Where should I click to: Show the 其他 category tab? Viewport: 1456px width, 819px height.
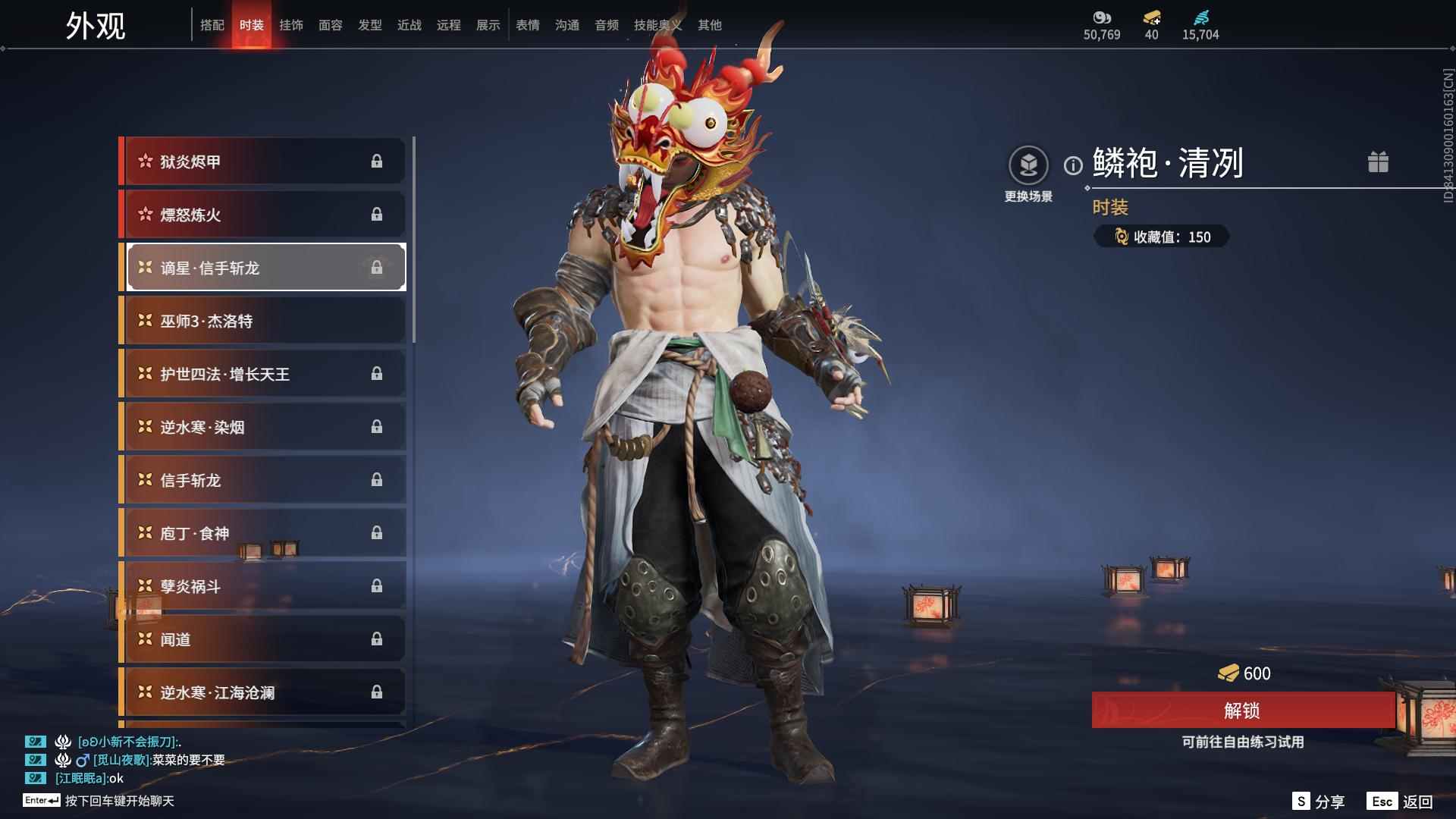point(710,25)
